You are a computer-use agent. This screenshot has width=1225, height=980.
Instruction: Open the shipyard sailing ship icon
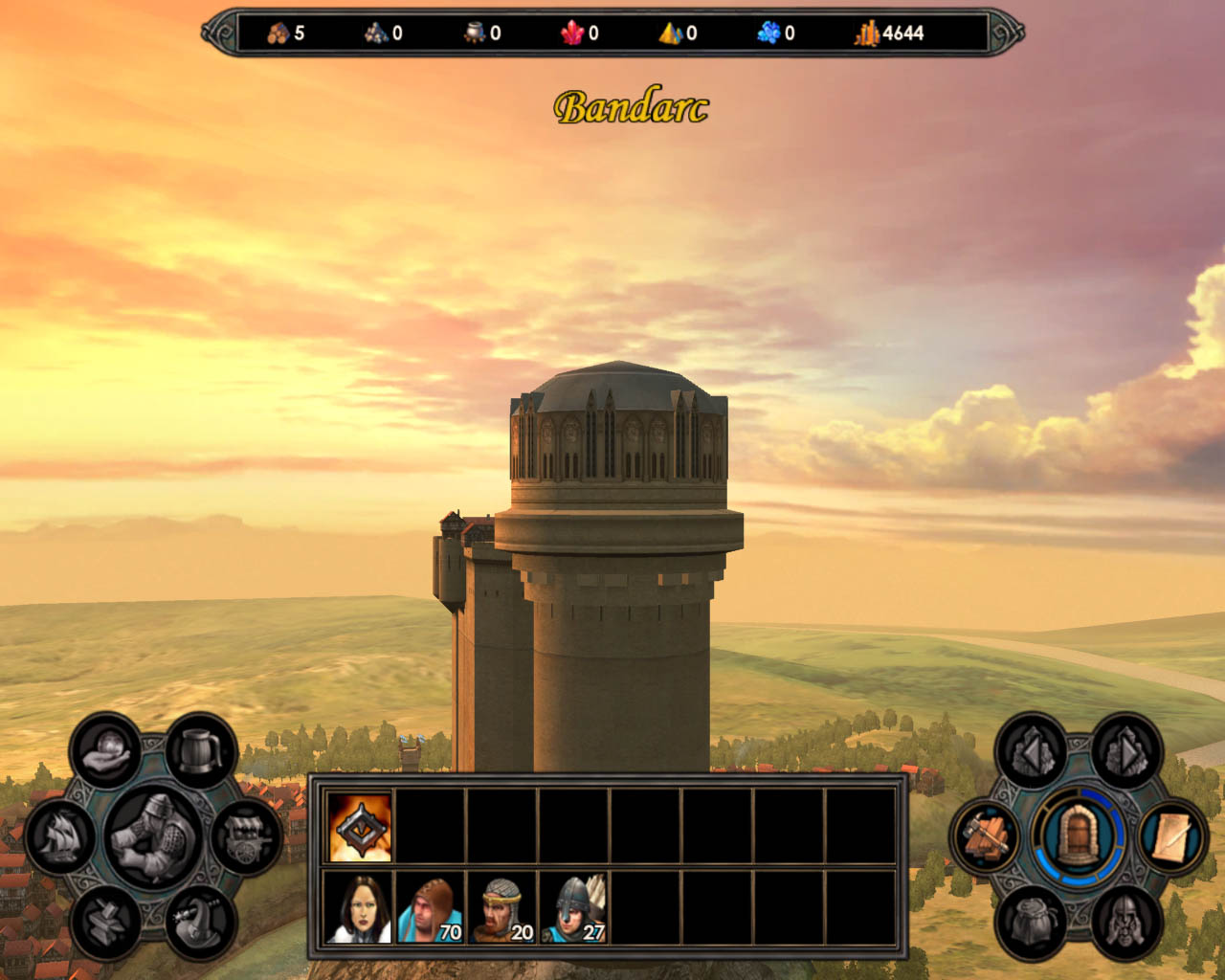click(60, 835)
